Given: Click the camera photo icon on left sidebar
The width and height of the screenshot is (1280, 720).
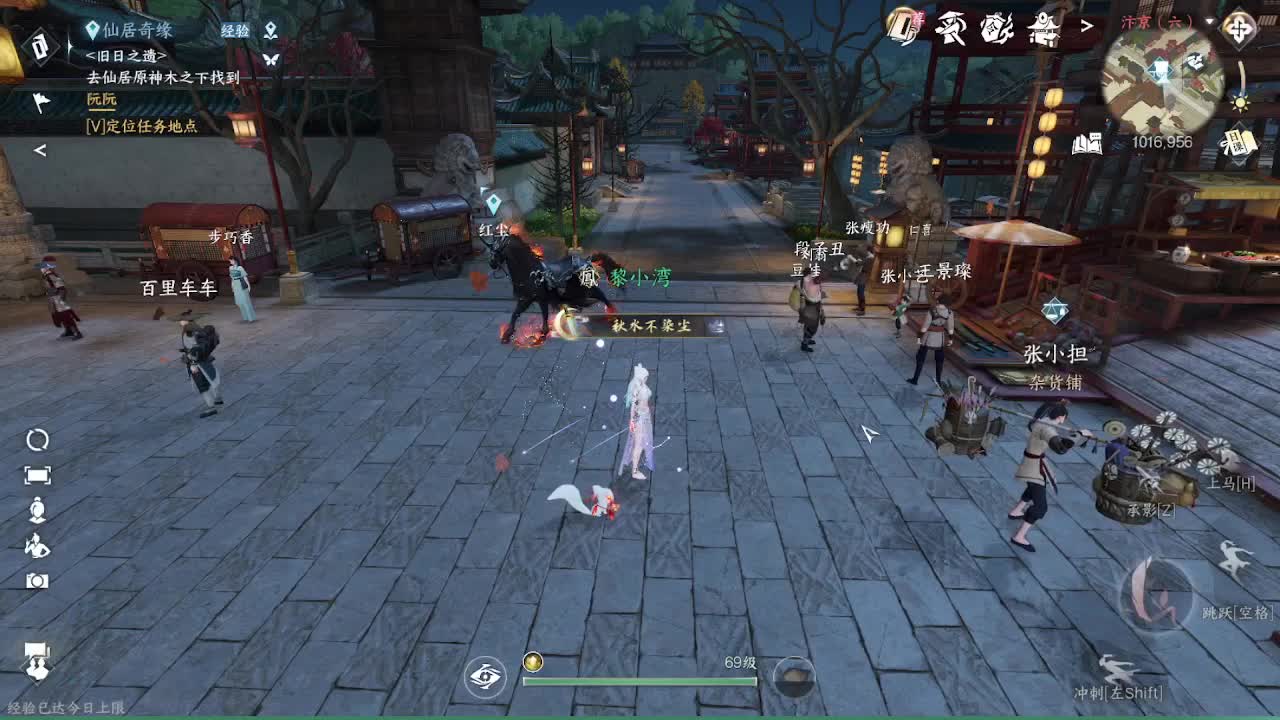Looking at the screenshot, I should (x=38, y=580).
